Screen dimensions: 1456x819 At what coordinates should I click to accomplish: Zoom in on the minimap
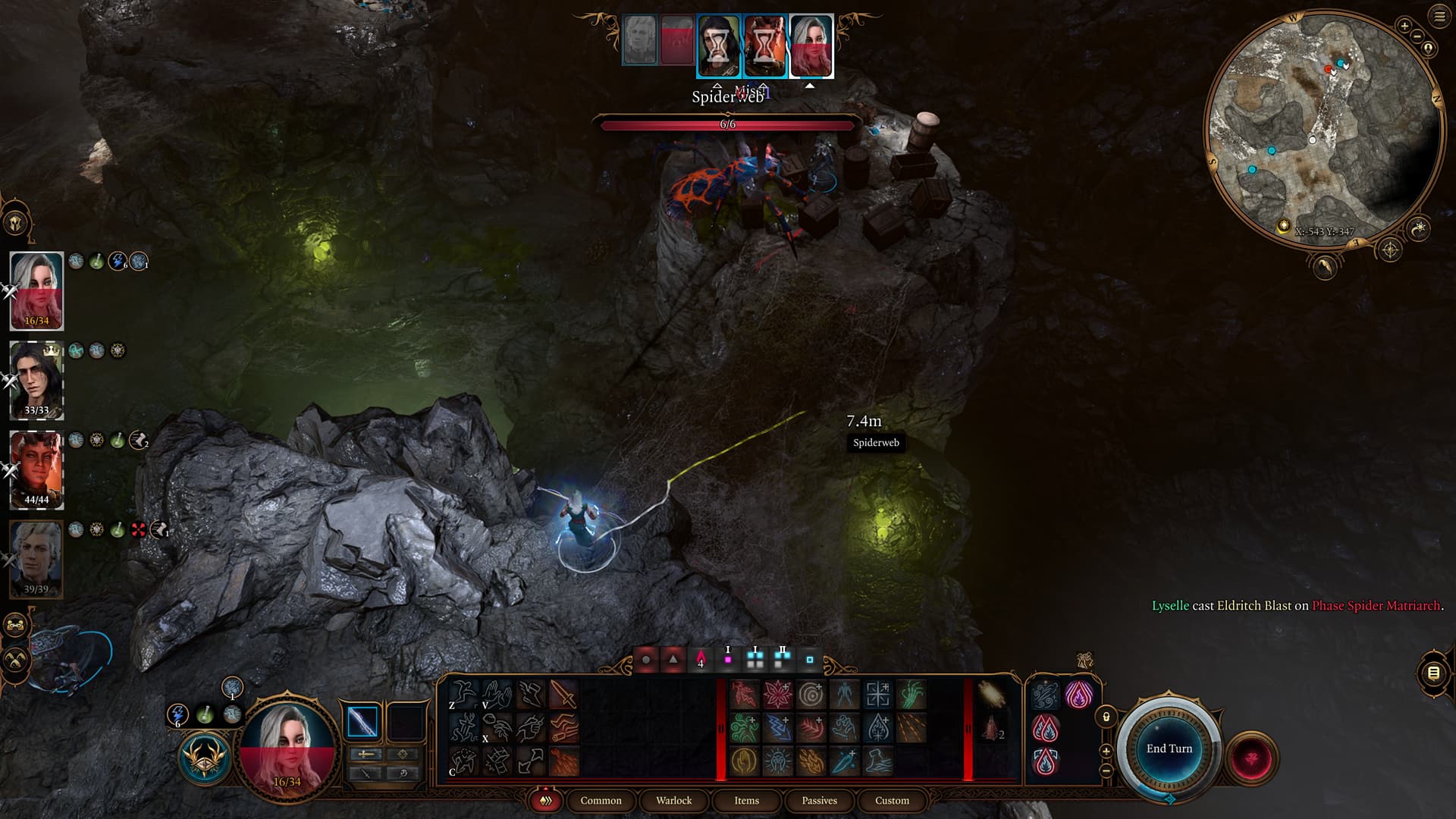[x=1404, y=26]
